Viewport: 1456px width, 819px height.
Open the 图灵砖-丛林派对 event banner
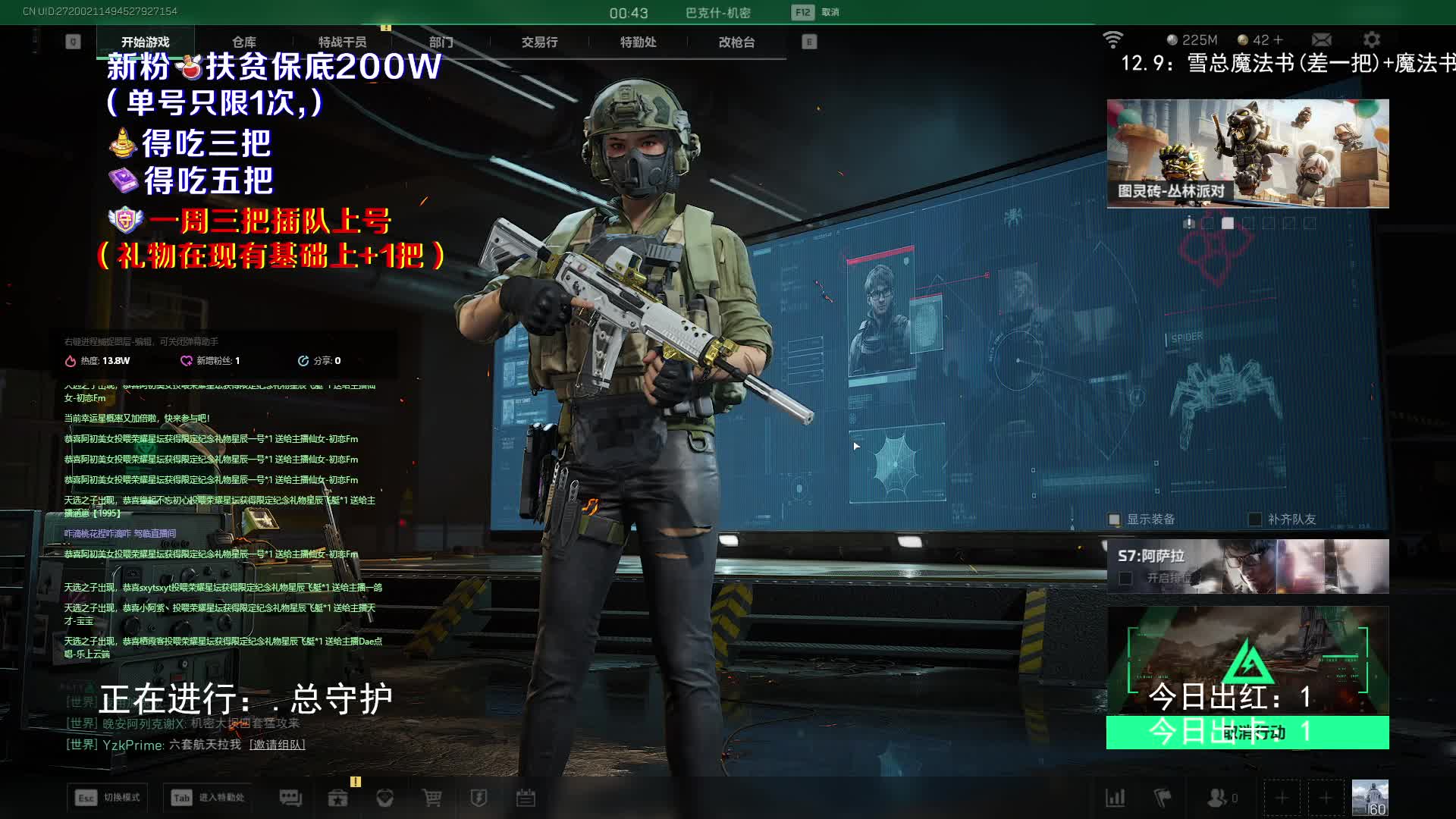coord(1247,153)
